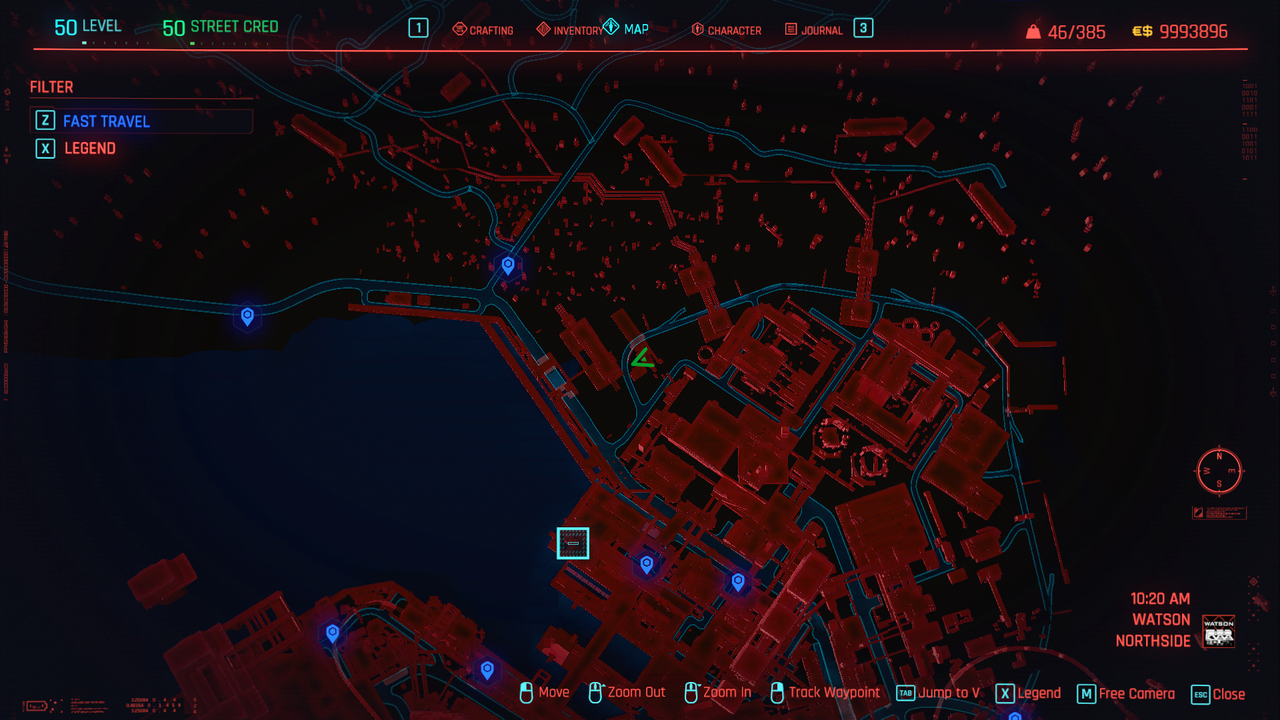Select the cyan square map marker

tap(573, 543)
